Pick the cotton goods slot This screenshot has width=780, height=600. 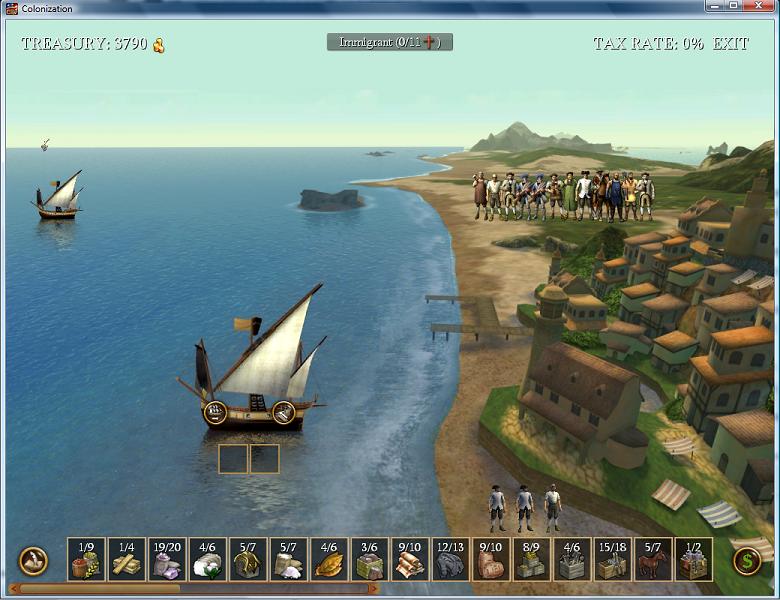click(x=207, y=560)
